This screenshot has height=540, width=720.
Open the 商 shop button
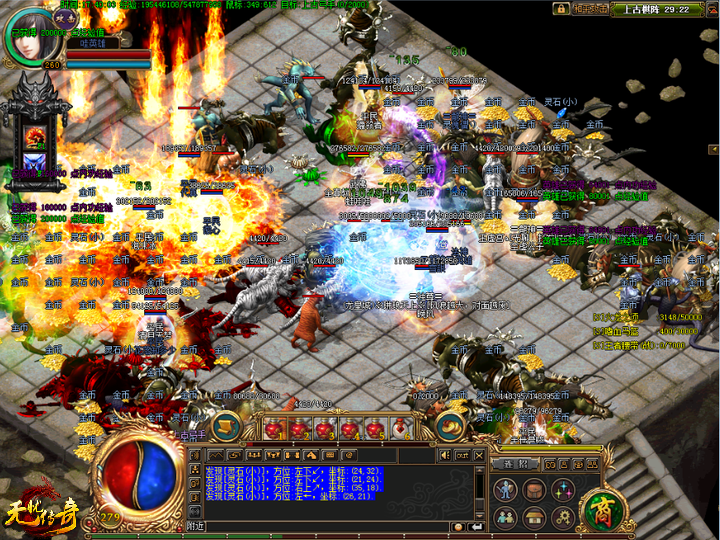pyautogui.click(x=604, y=505)
